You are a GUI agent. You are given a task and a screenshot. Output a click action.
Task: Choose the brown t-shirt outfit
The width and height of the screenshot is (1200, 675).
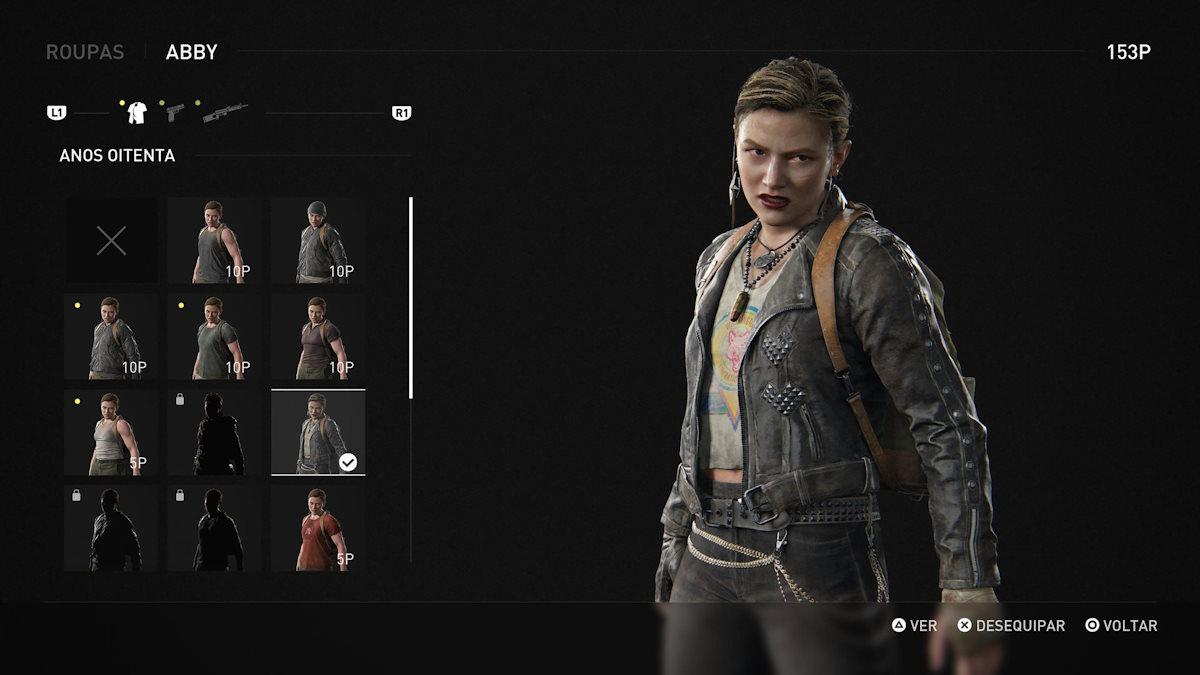click(318, 336)
